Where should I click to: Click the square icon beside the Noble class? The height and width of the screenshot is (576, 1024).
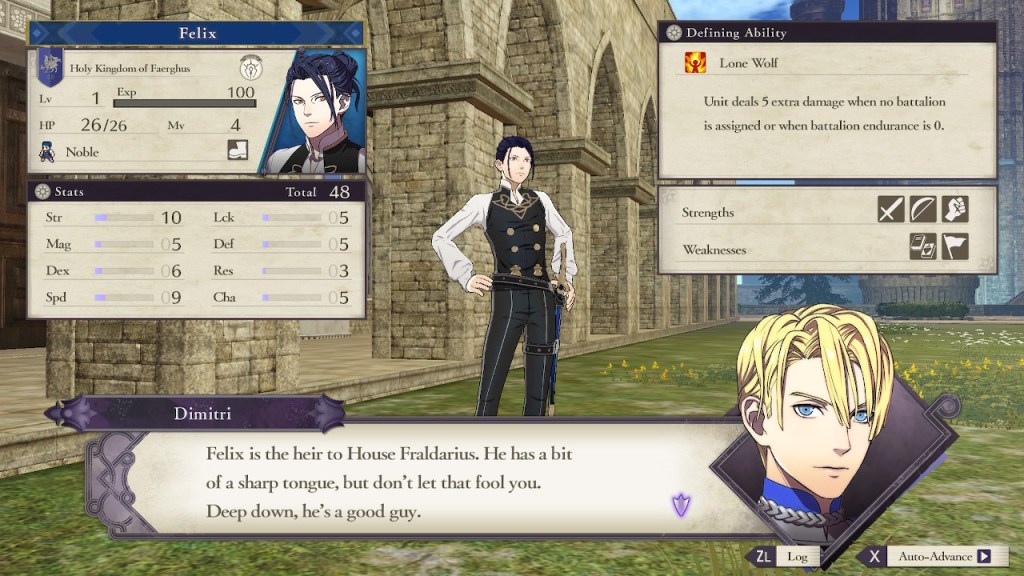(238, 151)
